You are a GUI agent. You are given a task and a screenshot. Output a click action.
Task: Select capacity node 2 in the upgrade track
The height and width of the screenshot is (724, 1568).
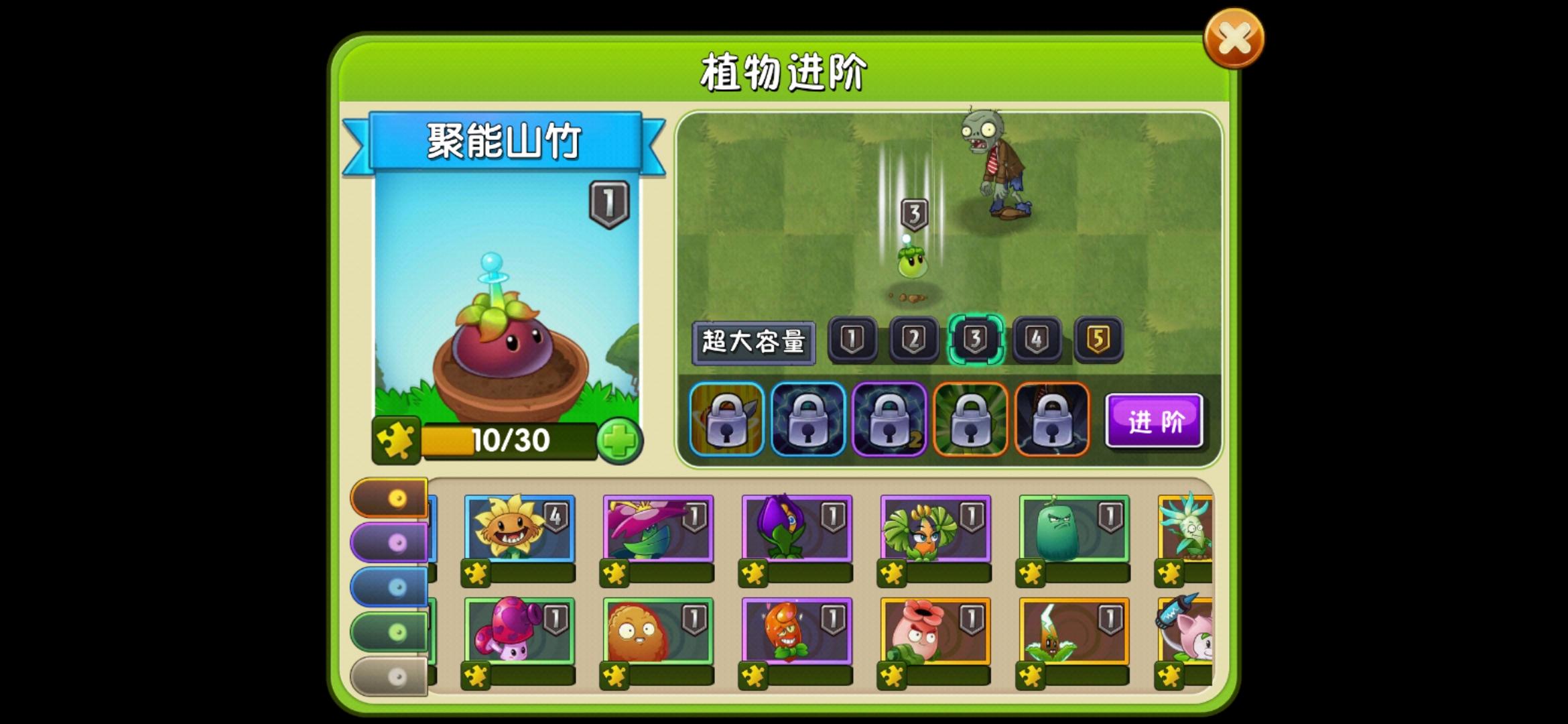[x=915, y=339]
